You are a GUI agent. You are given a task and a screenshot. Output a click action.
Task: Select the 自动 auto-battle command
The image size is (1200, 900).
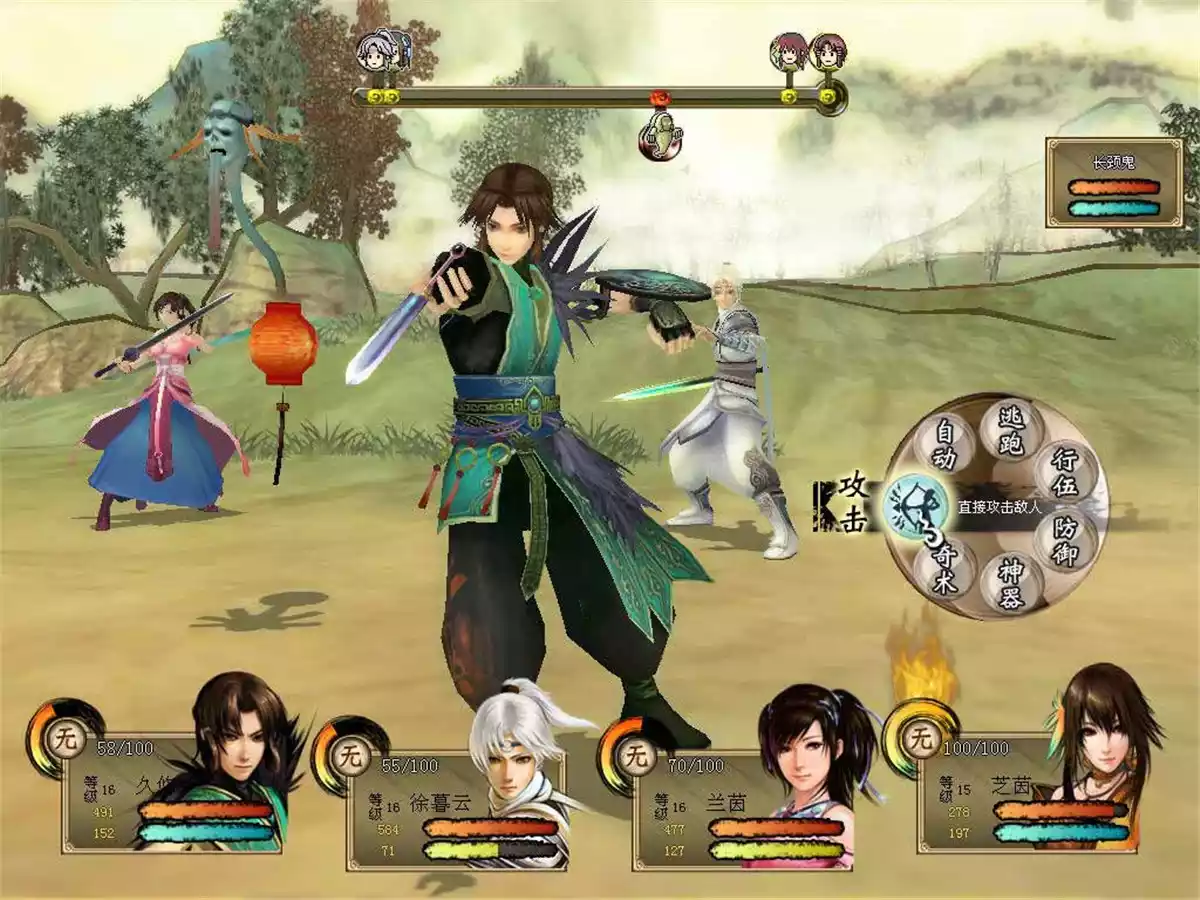946,446
